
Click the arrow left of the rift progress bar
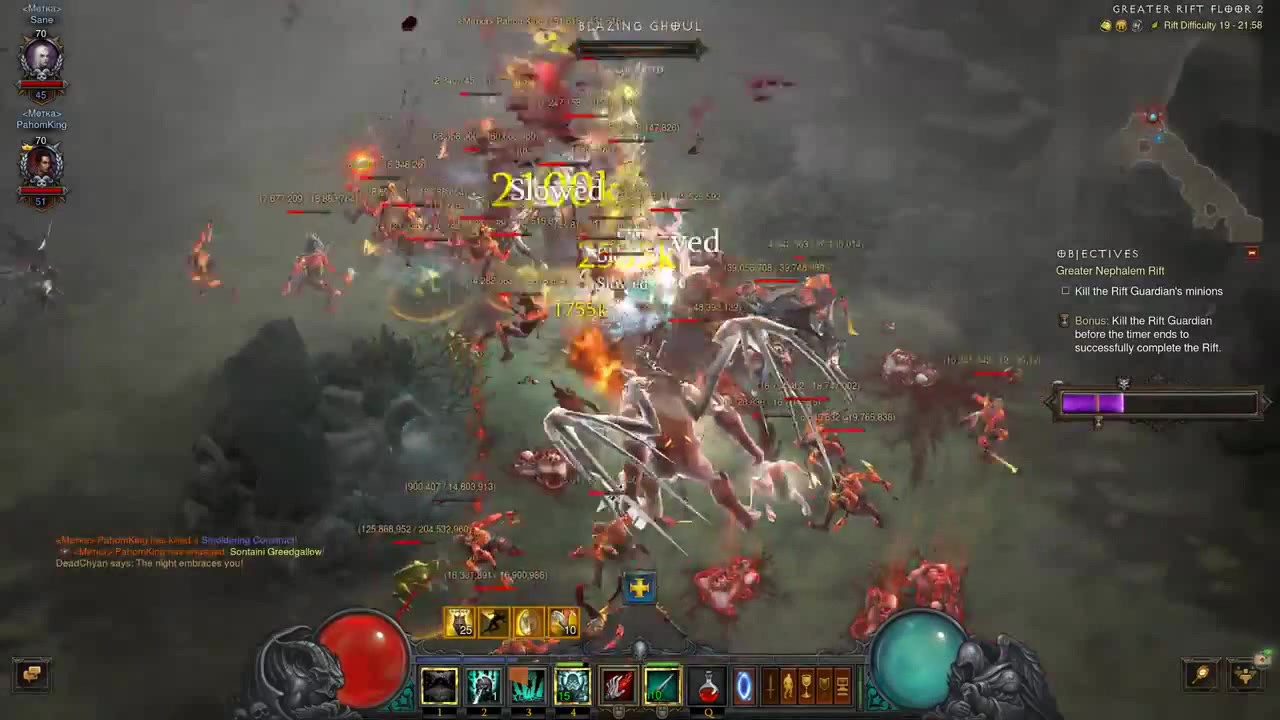click(x=1048, y=402)
